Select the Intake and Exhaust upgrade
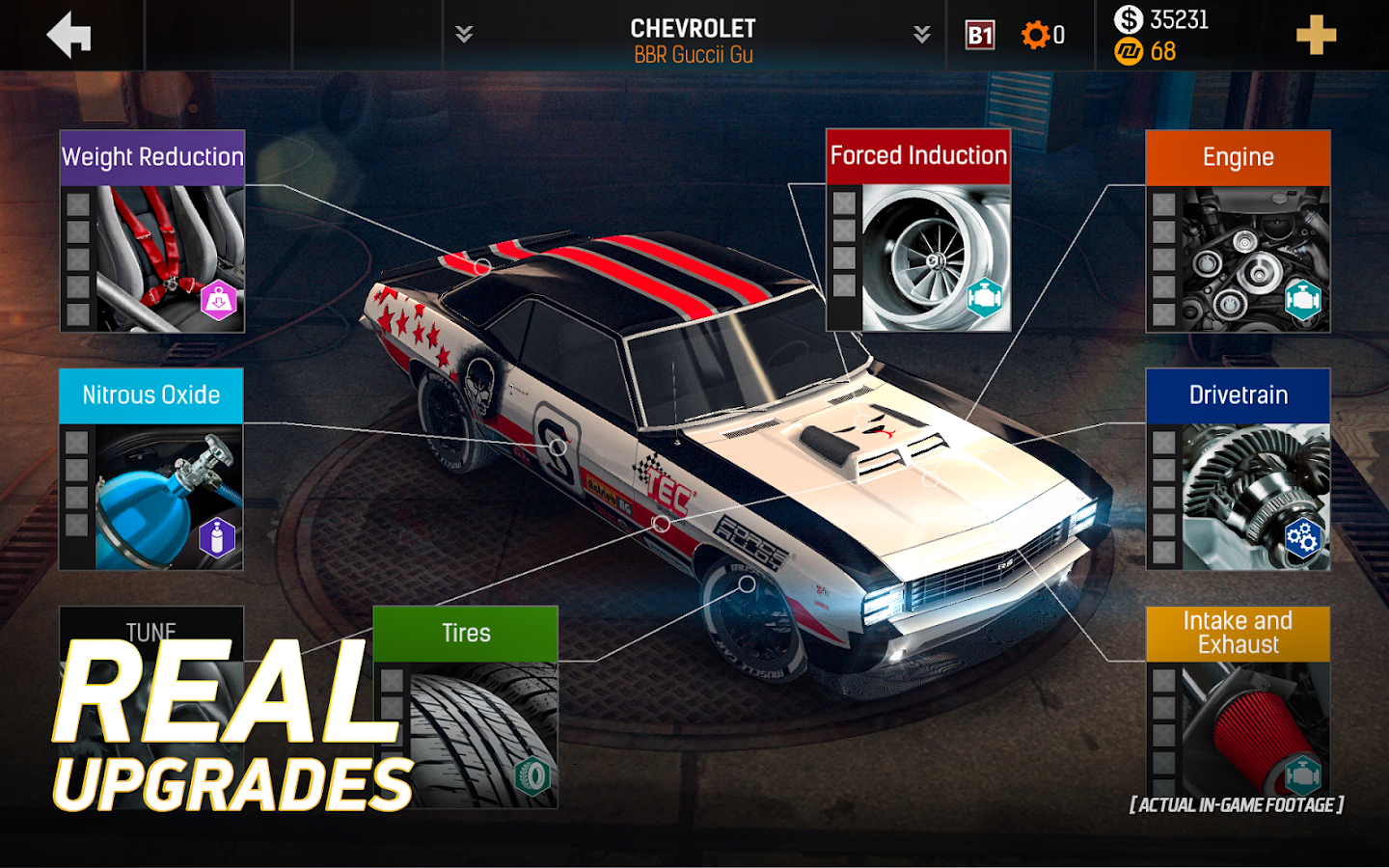The height and width of the screenshot is (868, 1389). (1238, 704)
